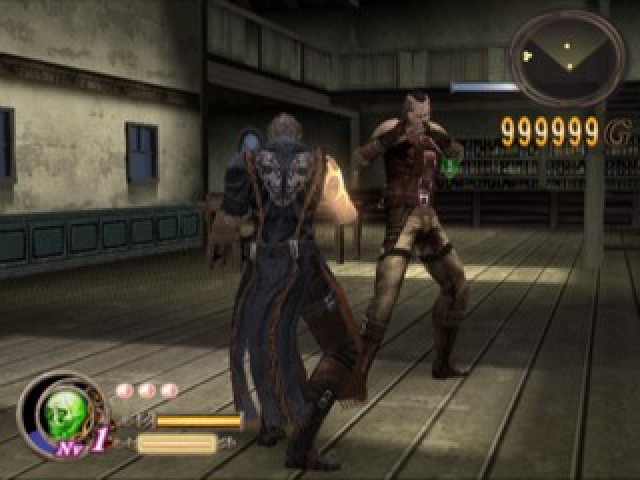
Task: Select the green skull character emblem
Action: point(64,412)
